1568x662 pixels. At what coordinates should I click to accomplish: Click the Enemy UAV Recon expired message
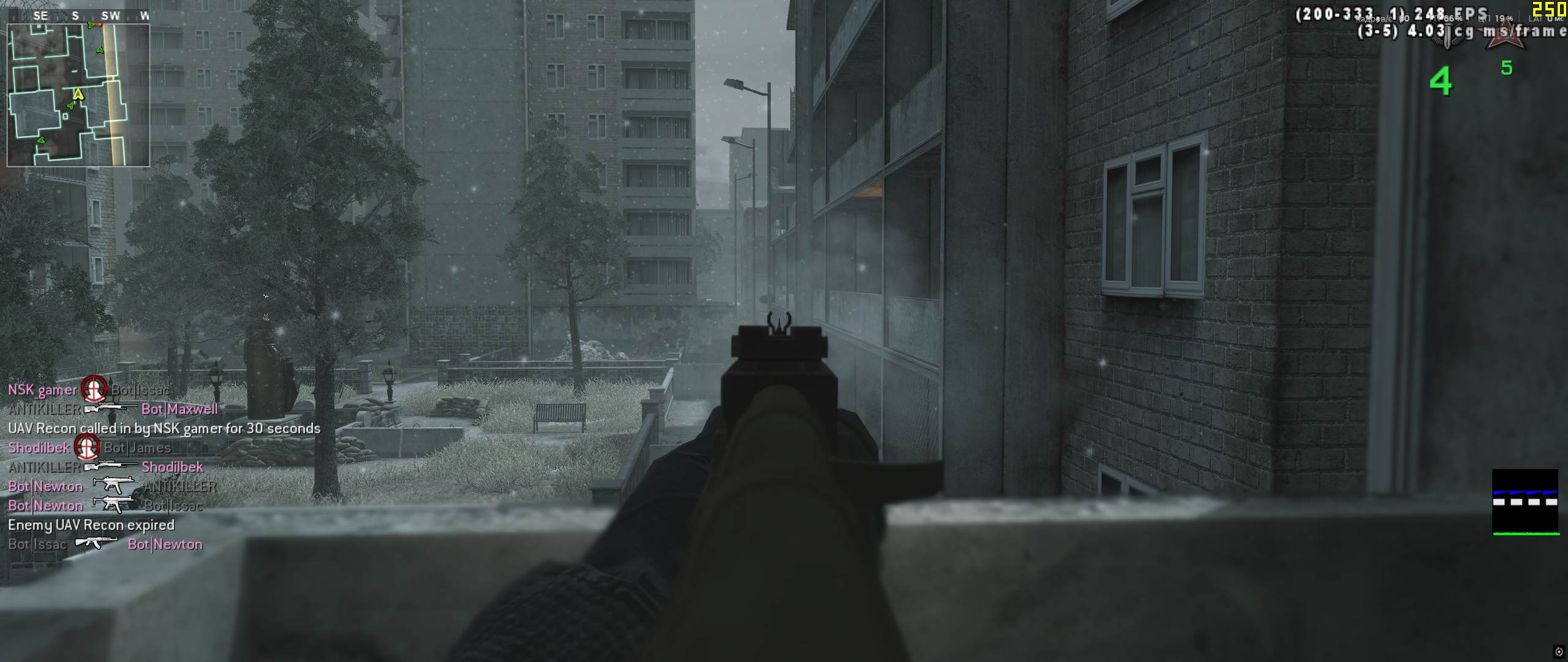click(x=91, y=525)
